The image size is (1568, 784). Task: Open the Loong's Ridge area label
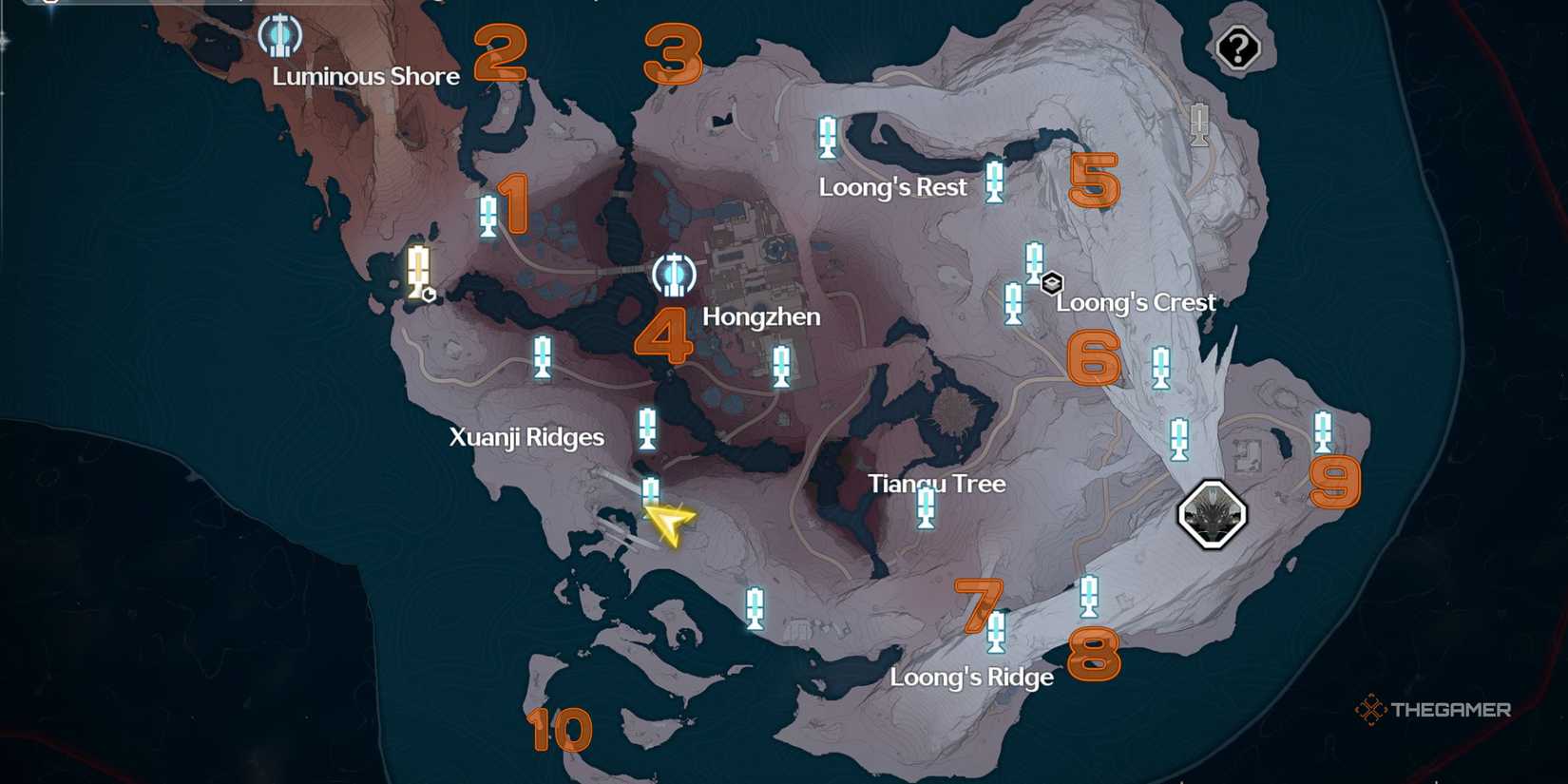point(971,677)
